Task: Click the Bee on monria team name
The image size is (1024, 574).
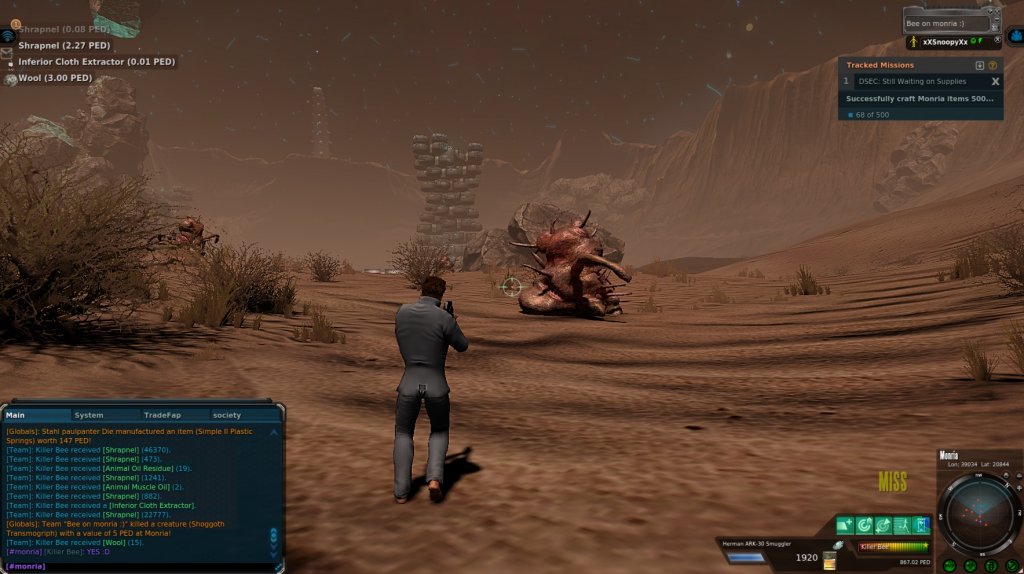Action: pos(942,23)
